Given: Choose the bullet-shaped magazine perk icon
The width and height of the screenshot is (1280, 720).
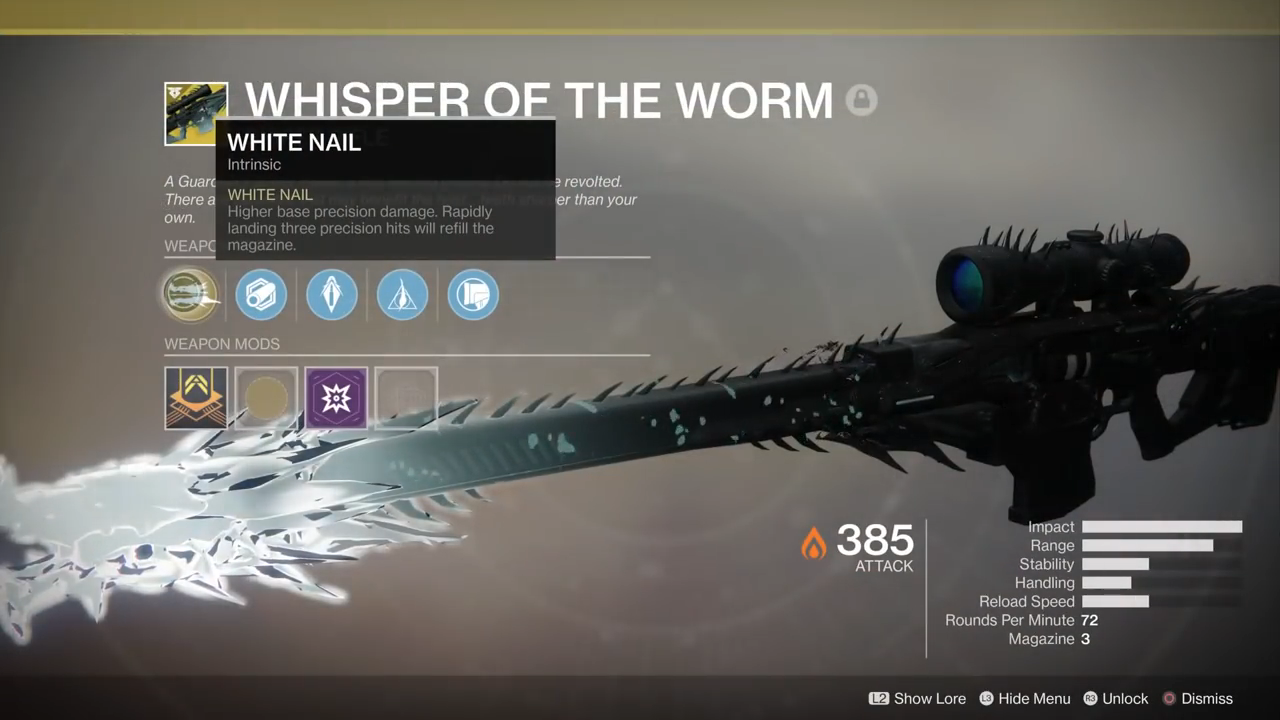Looking at the screenshot, I should point(331,295).
